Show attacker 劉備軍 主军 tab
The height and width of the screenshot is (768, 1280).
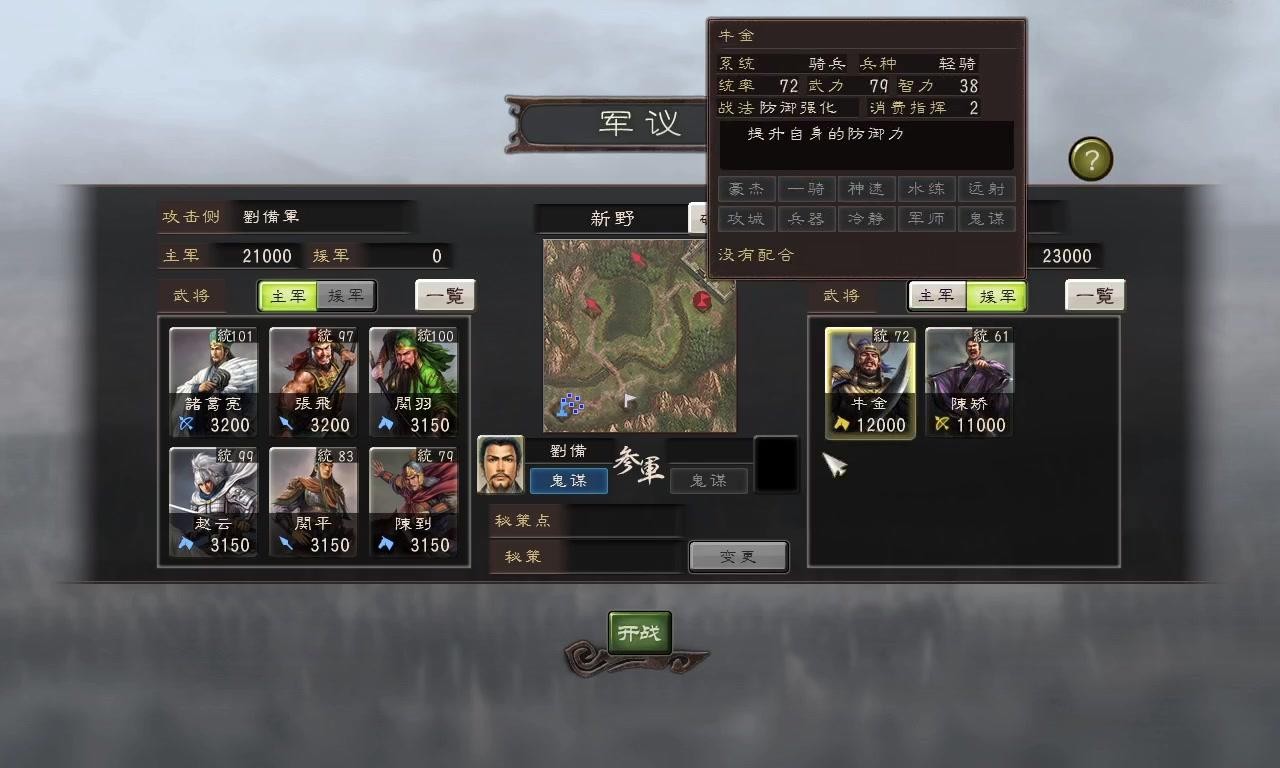(x=288, y=296)
